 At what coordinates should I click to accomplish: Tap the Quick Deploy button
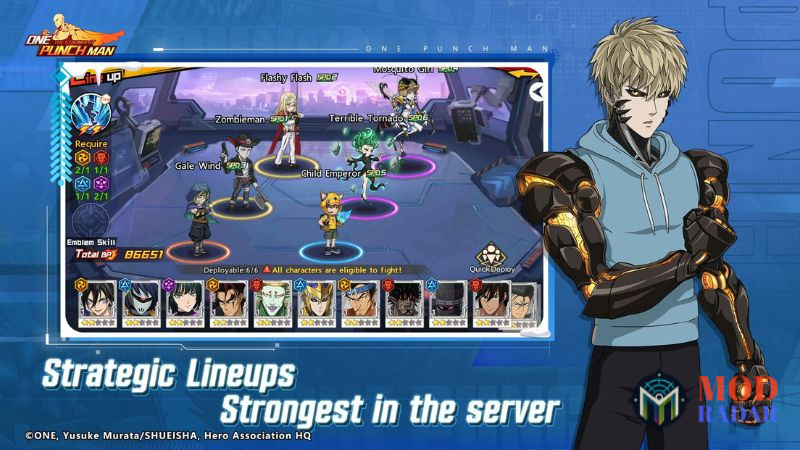pyautogui.click(x=489, y=258)
